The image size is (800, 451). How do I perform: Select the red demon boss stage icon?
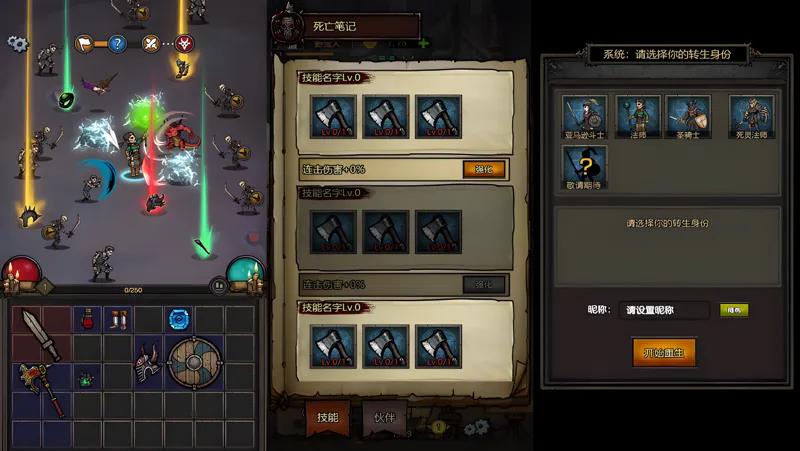[185, 43]
